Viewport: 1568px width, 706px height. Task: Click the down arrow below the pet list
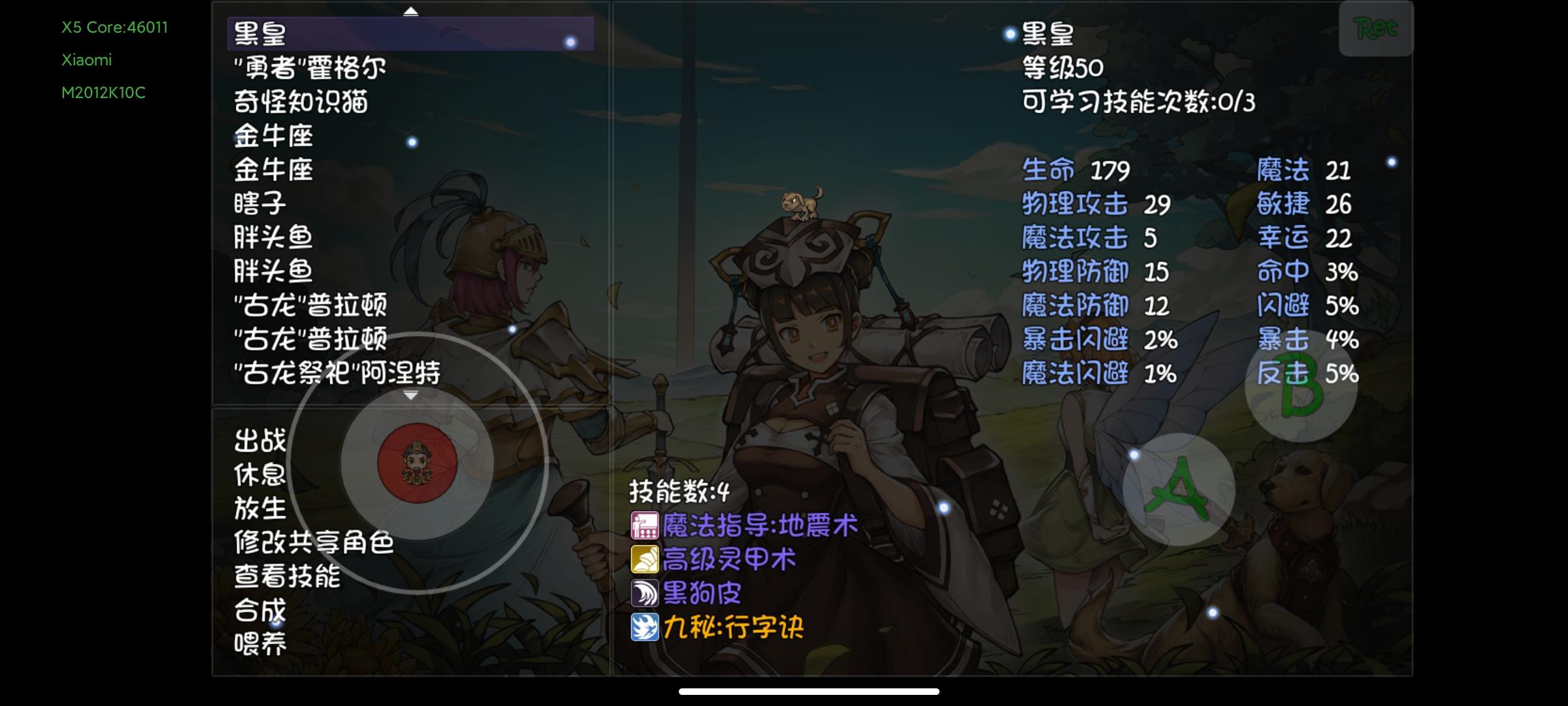pyautogui.click(x=412, y=395)
